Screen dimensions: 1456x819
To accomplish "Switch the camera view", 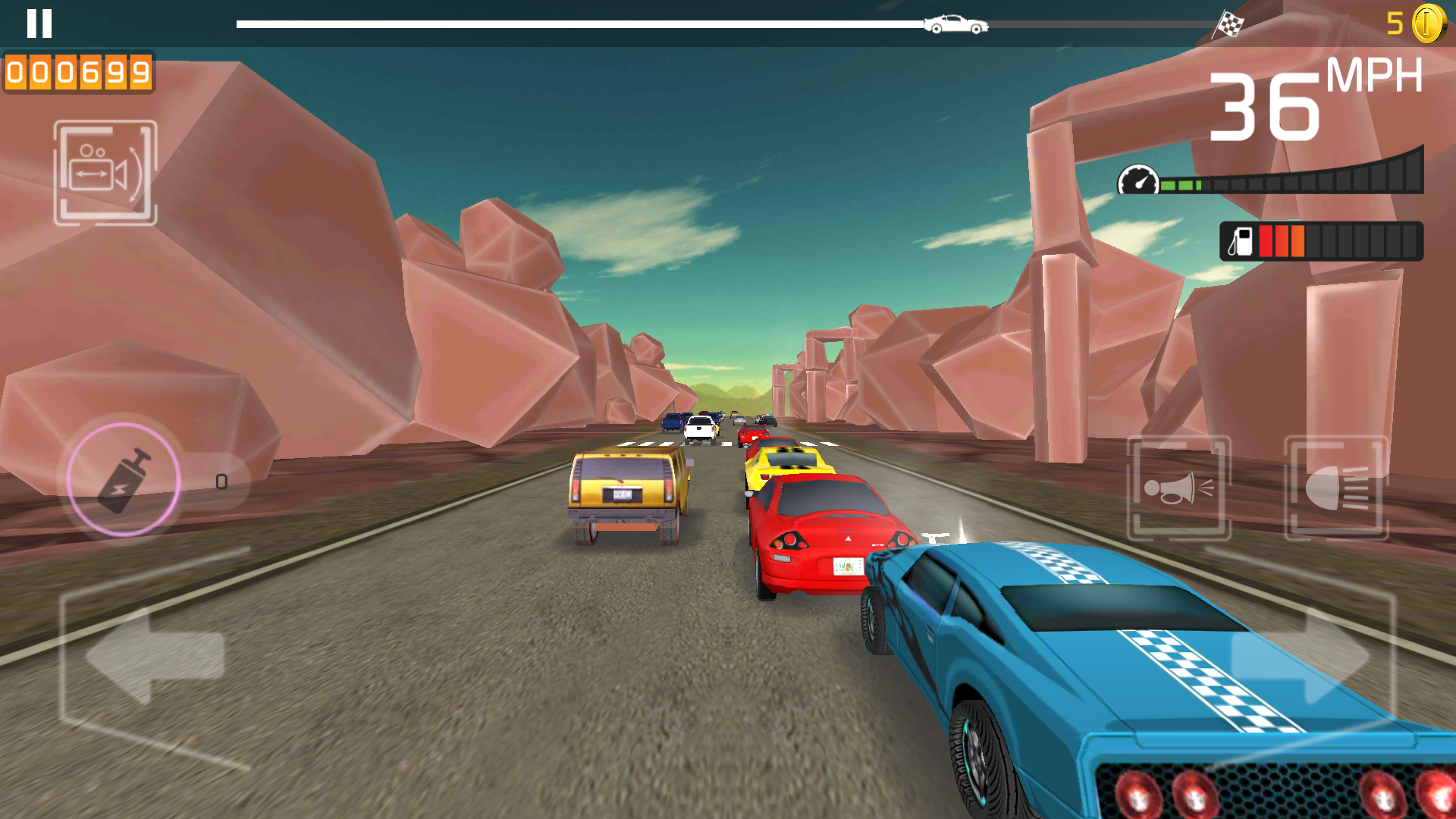I will (105, 173).
